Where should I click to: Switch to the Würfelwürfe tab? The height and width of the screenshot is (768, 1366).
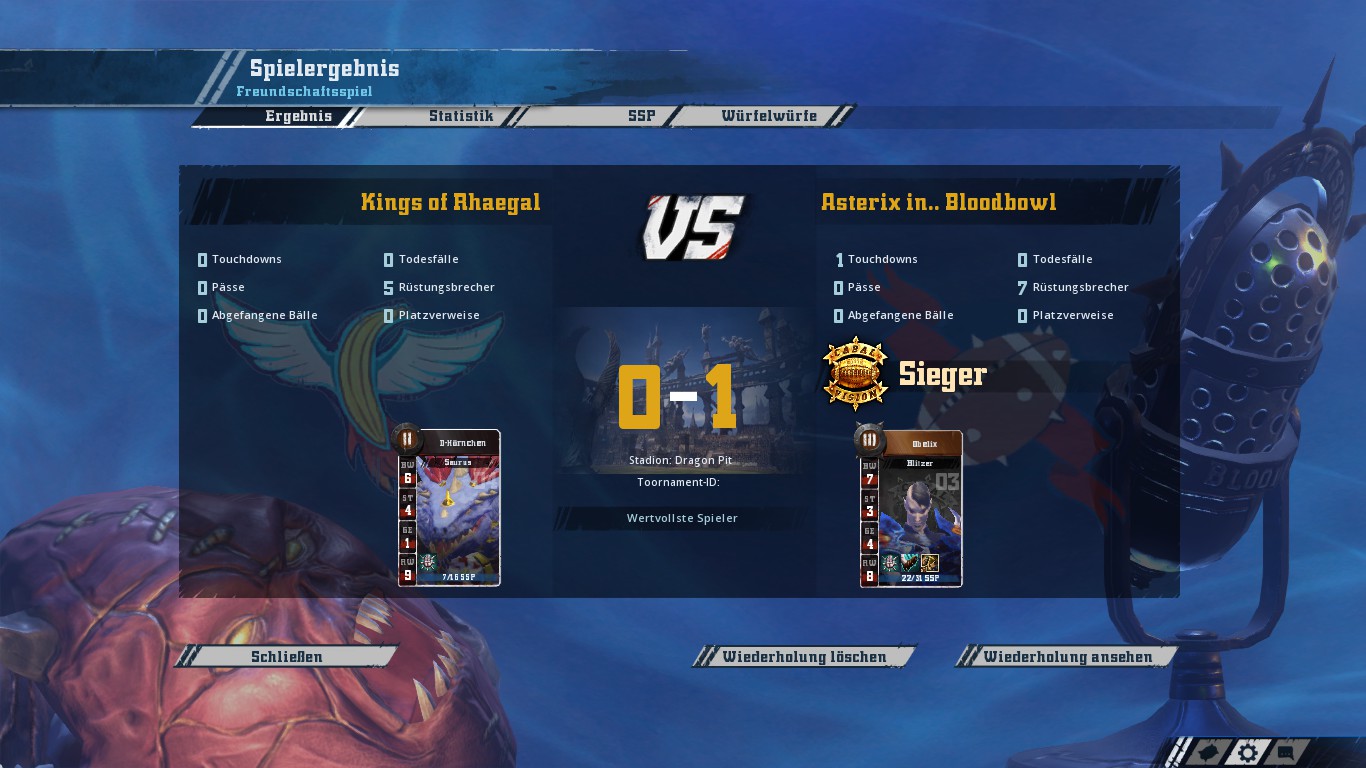point(769,116)
